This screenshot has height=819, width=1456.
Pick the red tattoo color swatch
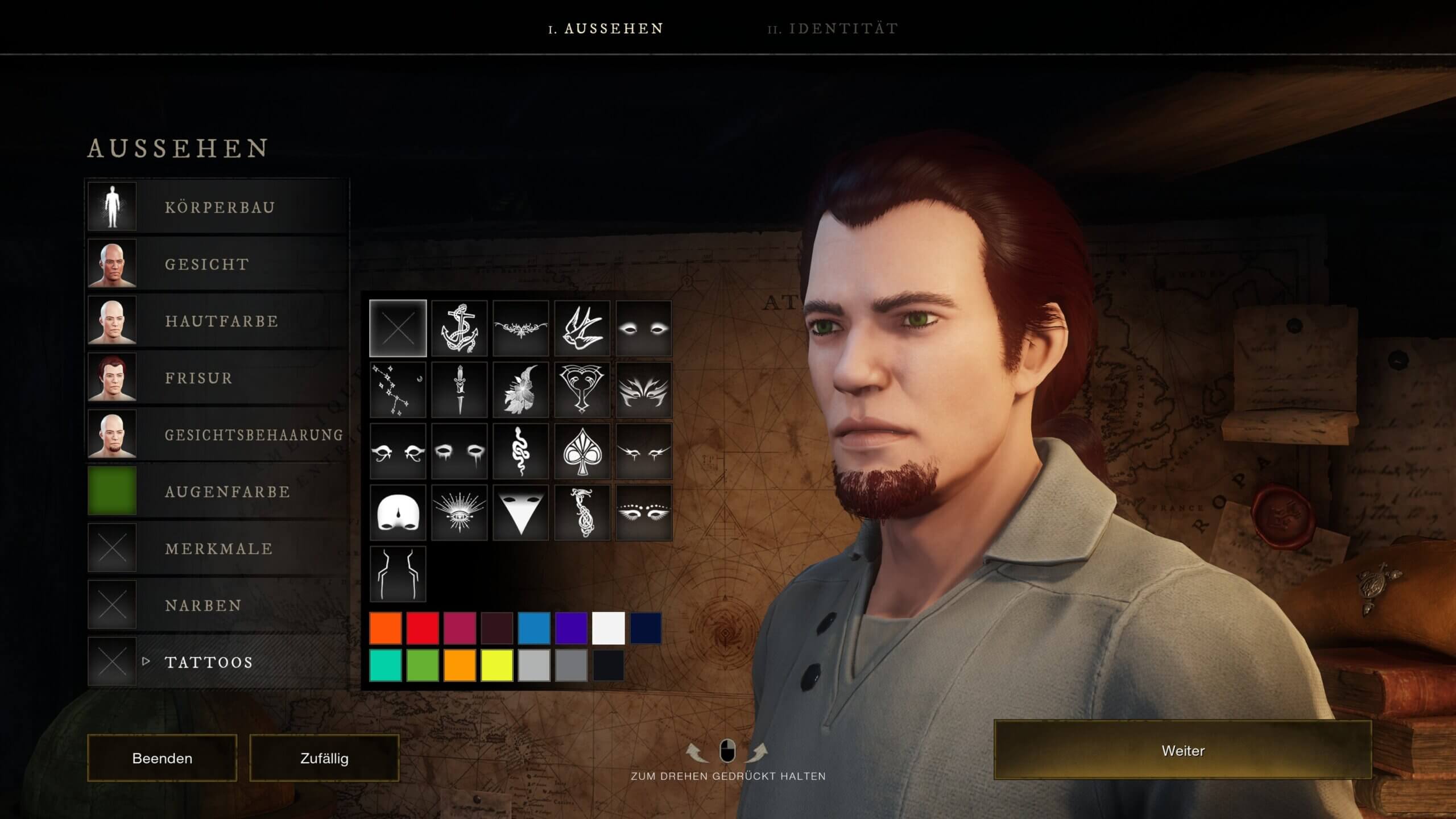tap(423, 628)
